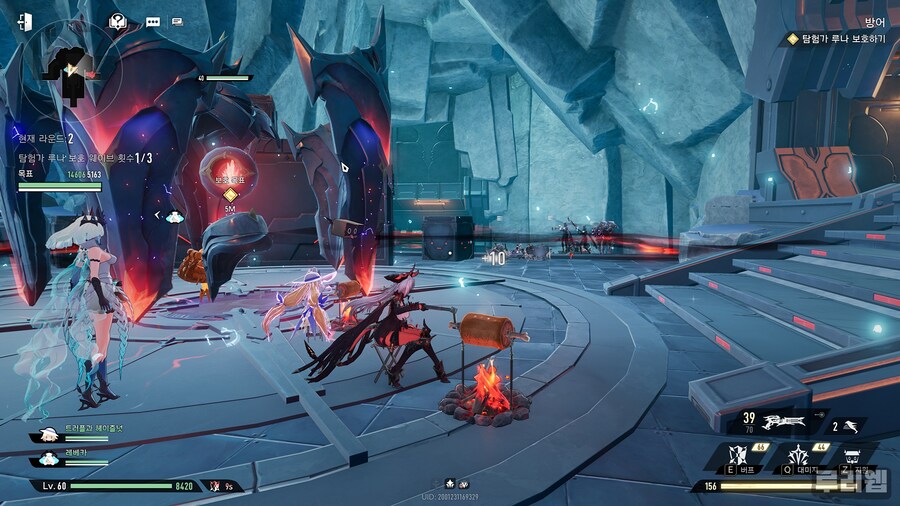Open the small message log icon
This screenshot has height=506, width=900.
[177, 21]
